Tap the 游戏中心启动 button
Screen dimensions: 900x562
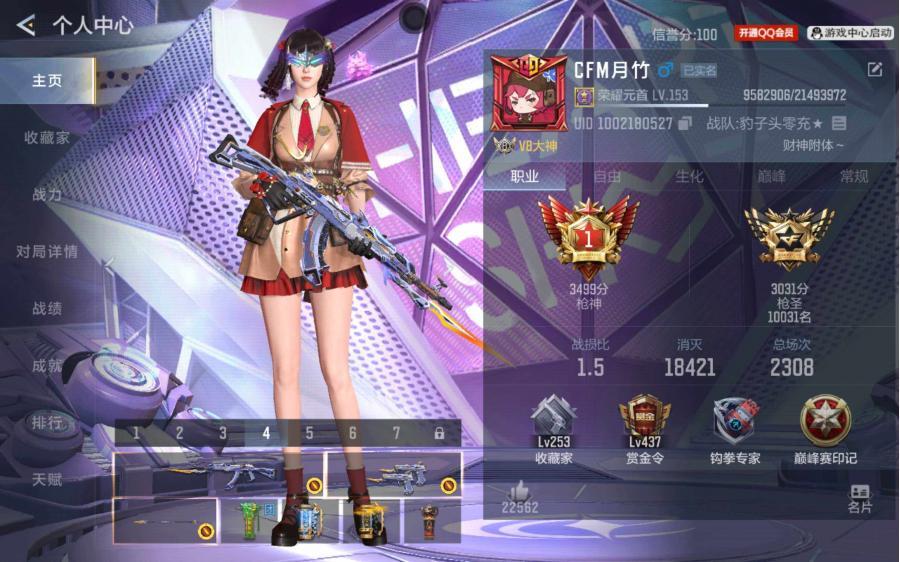click(850, 33)
